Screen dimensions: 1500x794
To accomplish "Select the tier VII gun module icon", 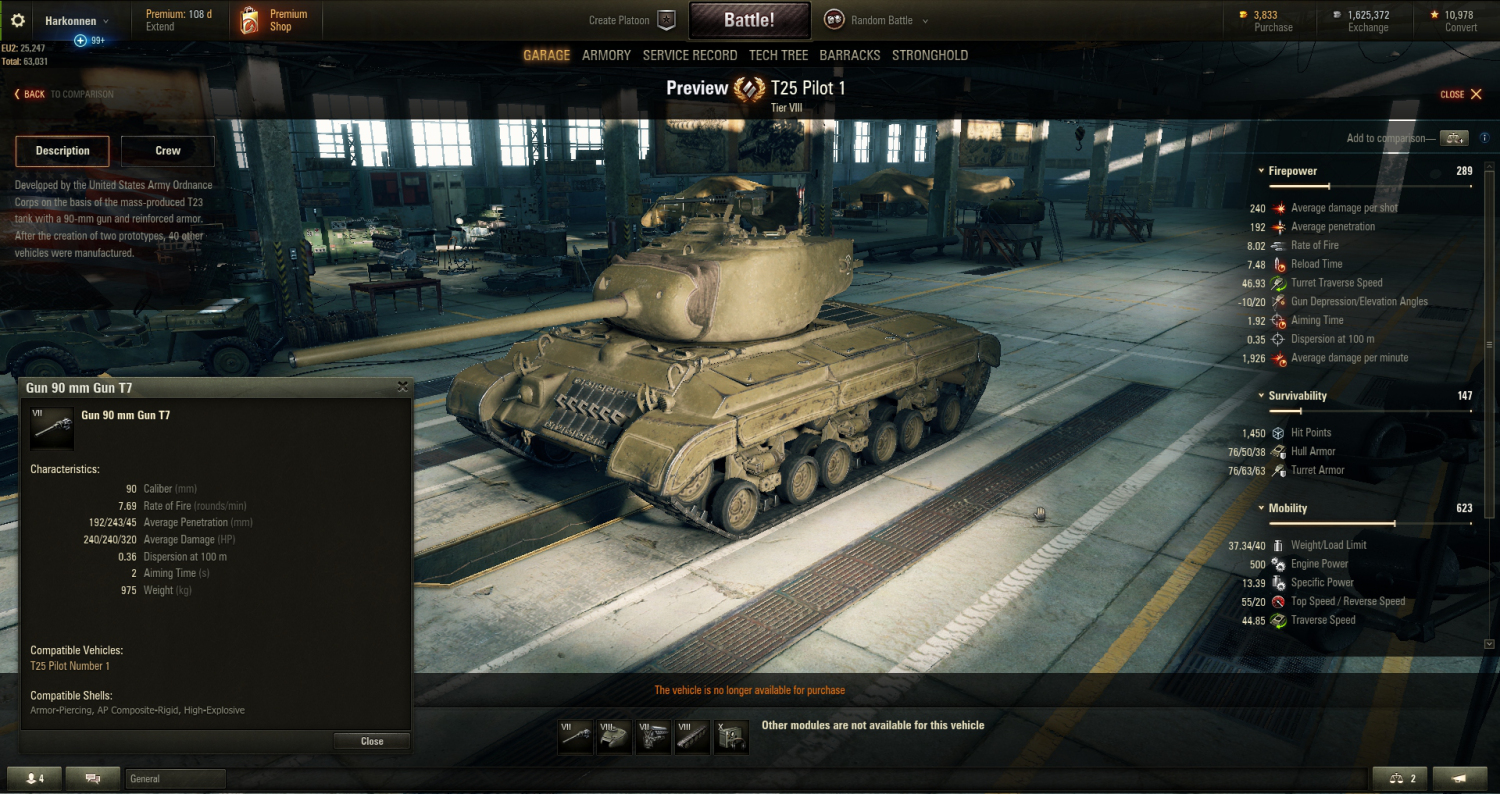I will point(575,737).
